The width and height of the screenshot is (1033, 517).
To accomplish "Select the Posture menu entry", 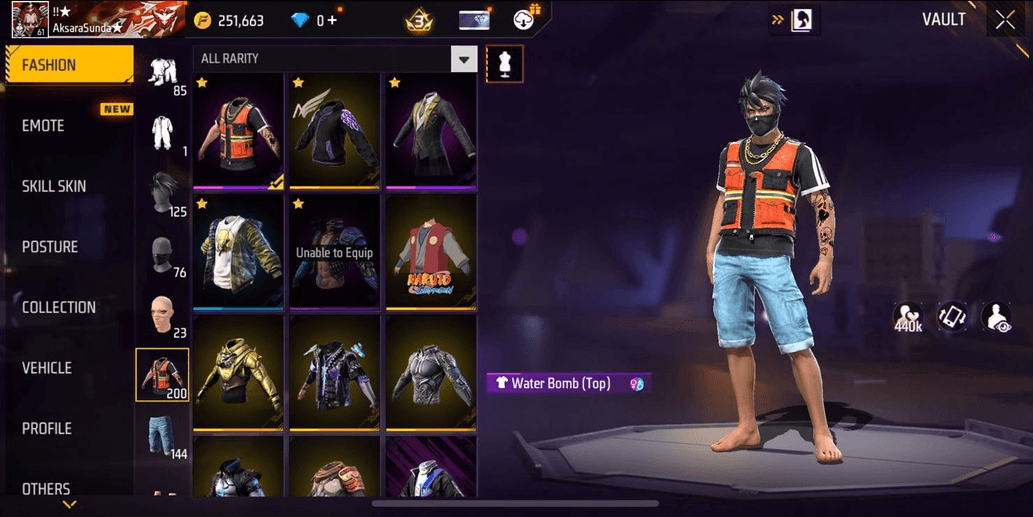I will coord(50,247).
